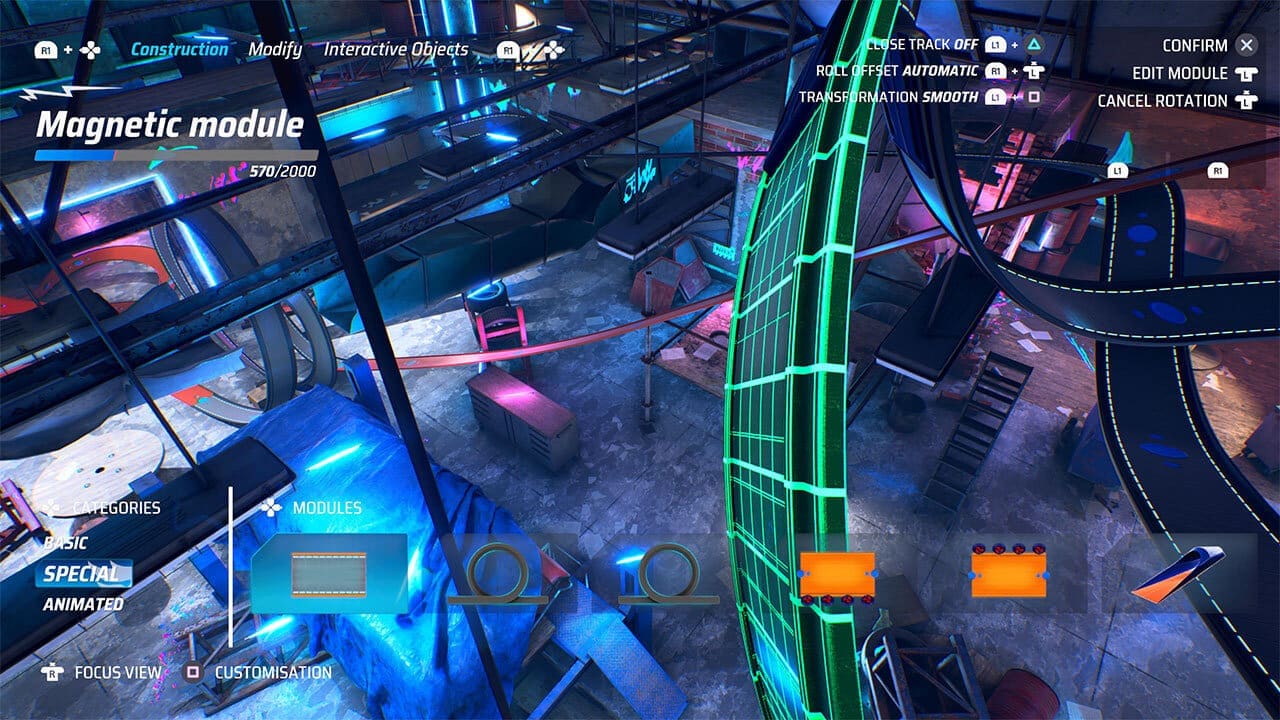Select the orange module with bottom magnets
The height and width of the screenshot is (720, 1280).
click(x=837, y=577)
